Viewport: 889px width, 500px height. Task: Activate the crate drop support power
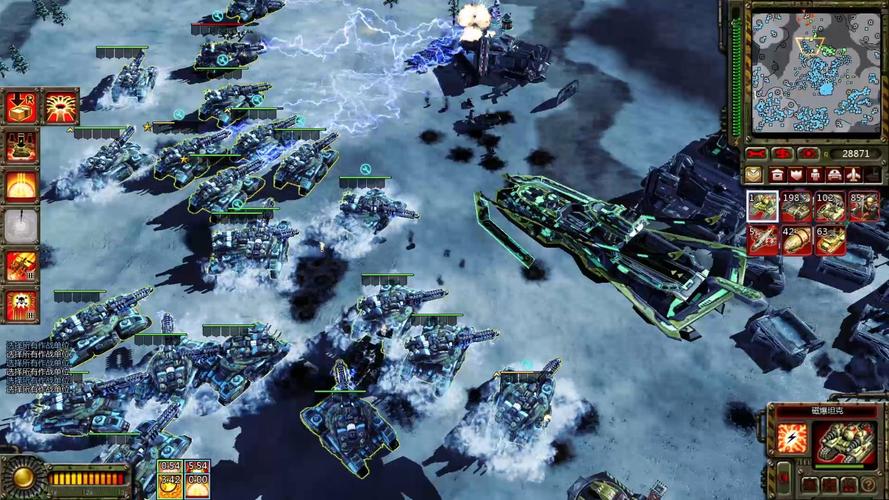click(x=21, y=106)
